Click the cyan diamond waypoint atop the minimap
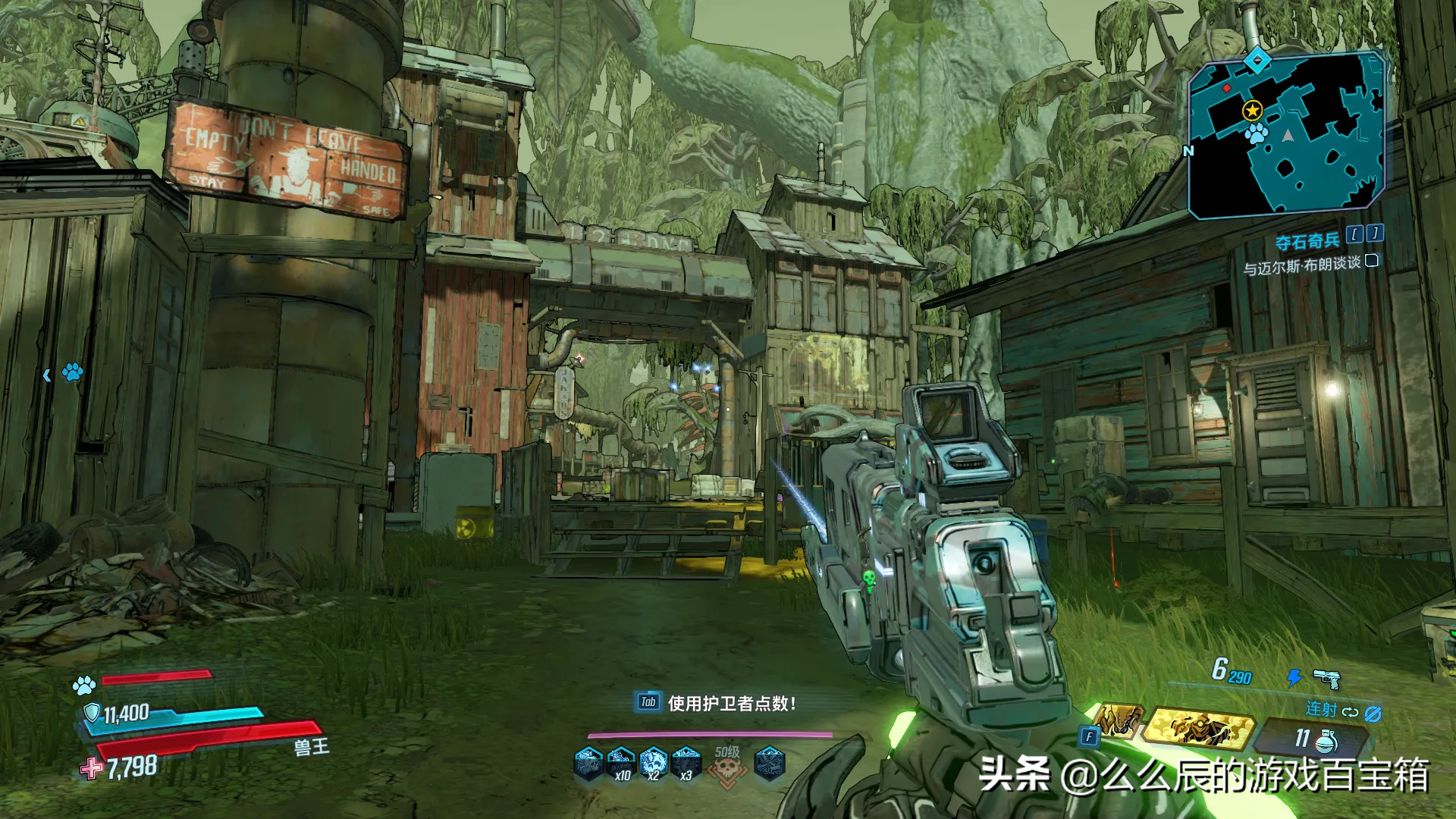The image size is (1456, 819). tap(1258, 60)
